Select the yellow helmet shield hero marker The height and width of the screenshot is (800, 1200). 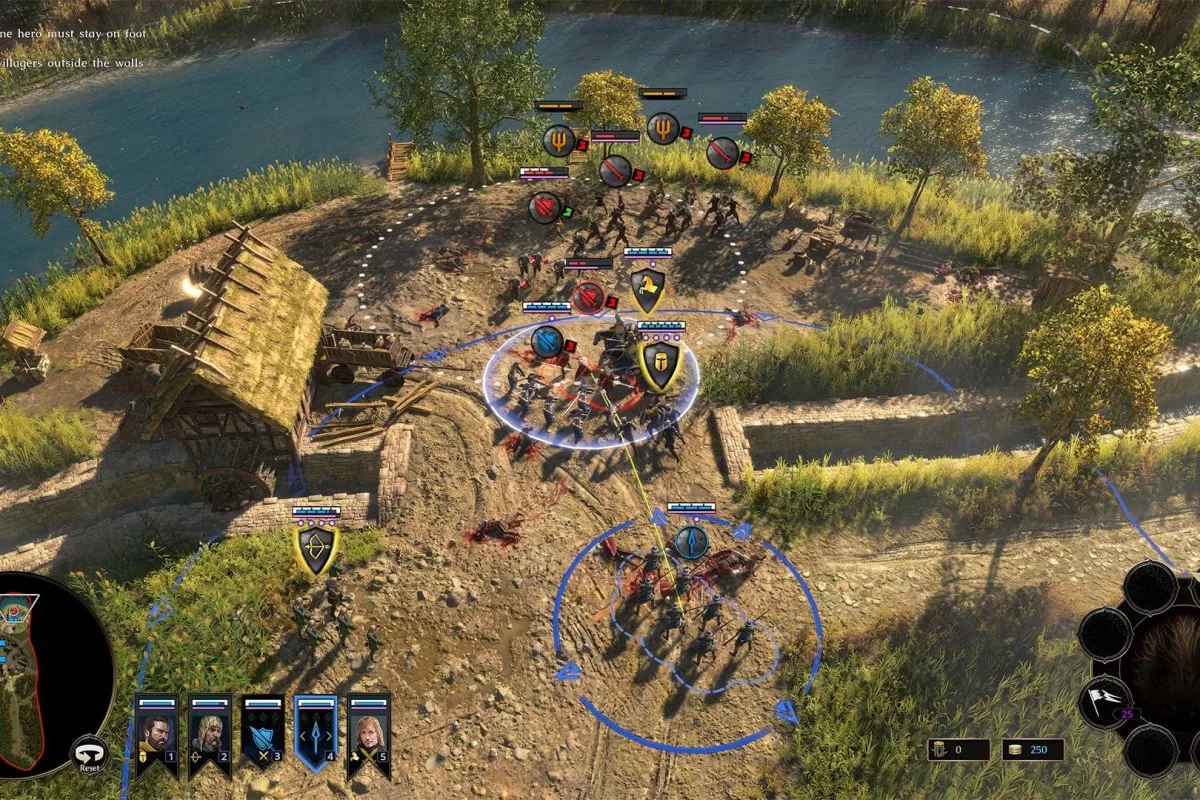point(661,364)
